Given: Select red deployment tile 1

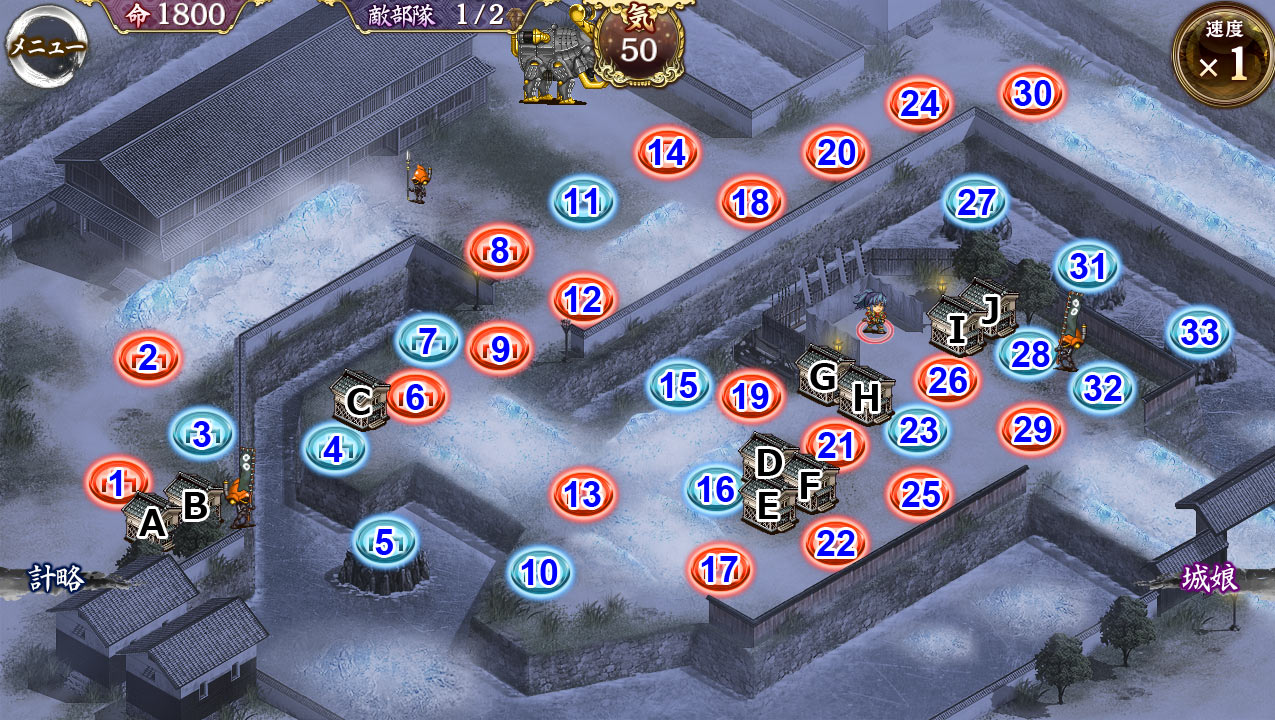Looking at the screenshot, I should tap(118, 484).
